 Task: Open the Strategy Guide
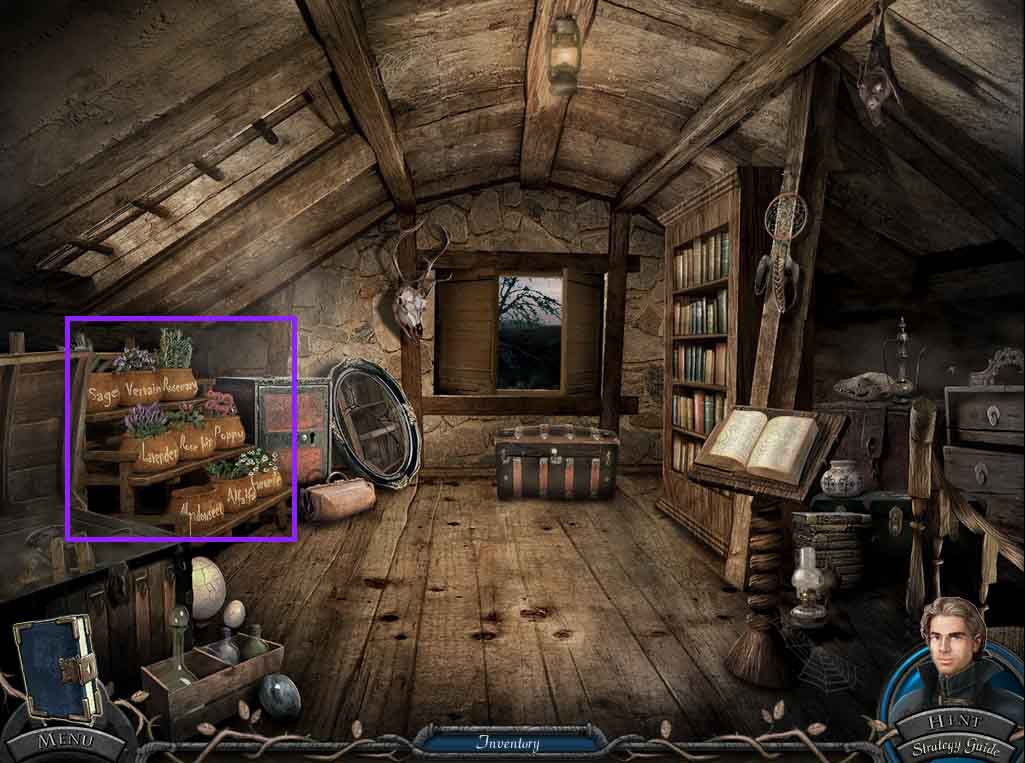tap(953, 746)
